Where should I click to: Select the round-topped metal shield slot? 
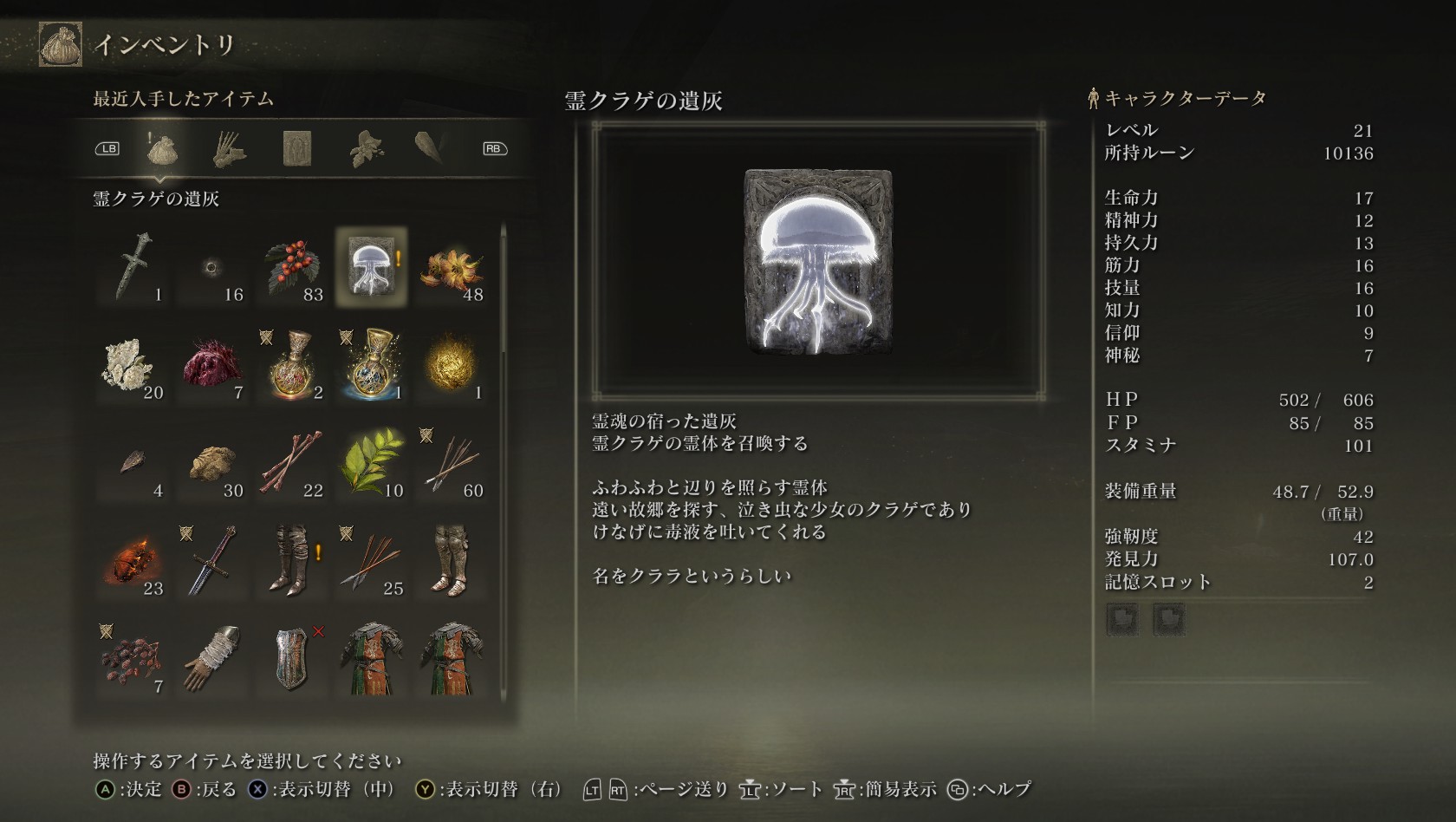click(292, 659)
